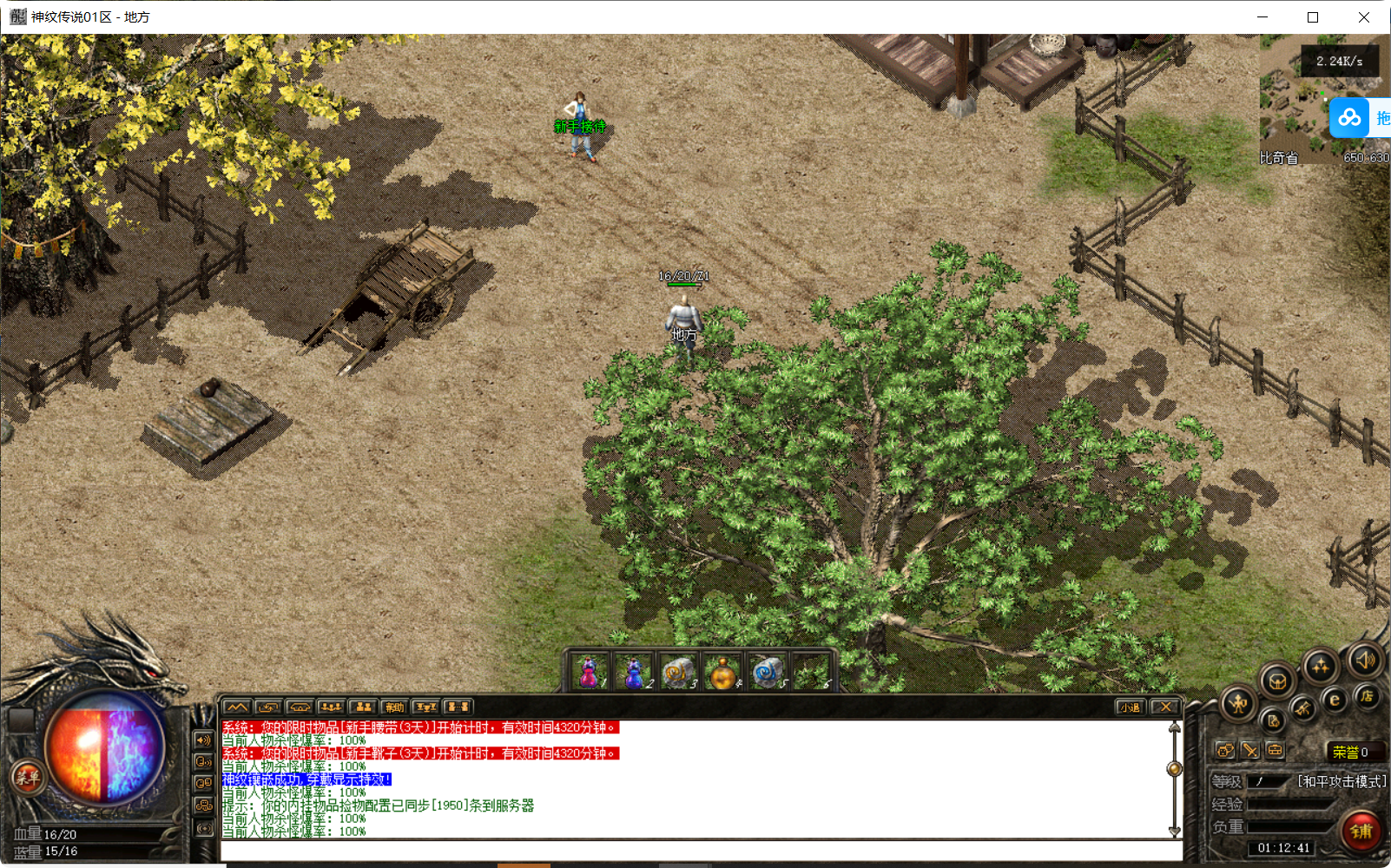Toggle a chat channel icon on the chat sidebar
This screenshot has height=868, width=1391.
(x=204, y=782)
